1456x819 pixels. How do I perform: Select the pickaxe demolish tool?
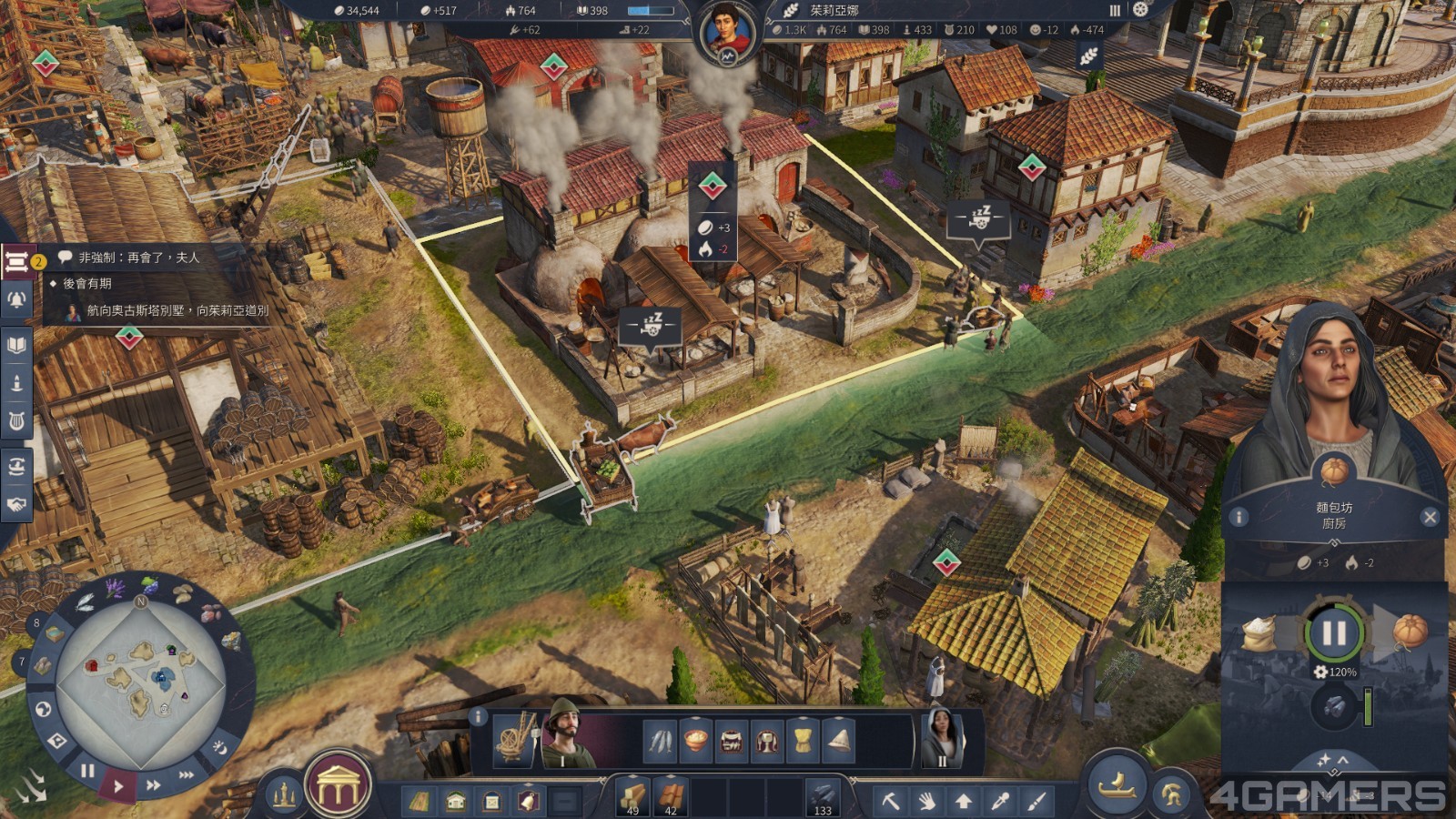coord(890,801)
